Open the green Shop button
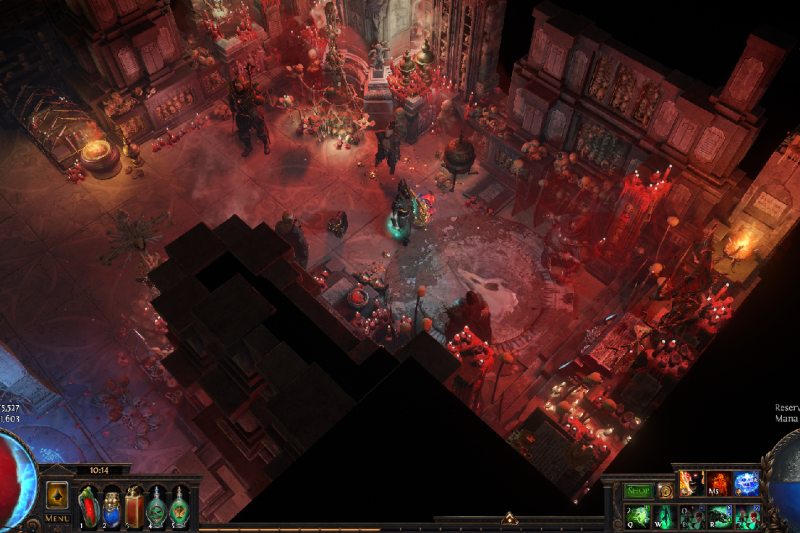800x533 pixels. coord(638,491)
